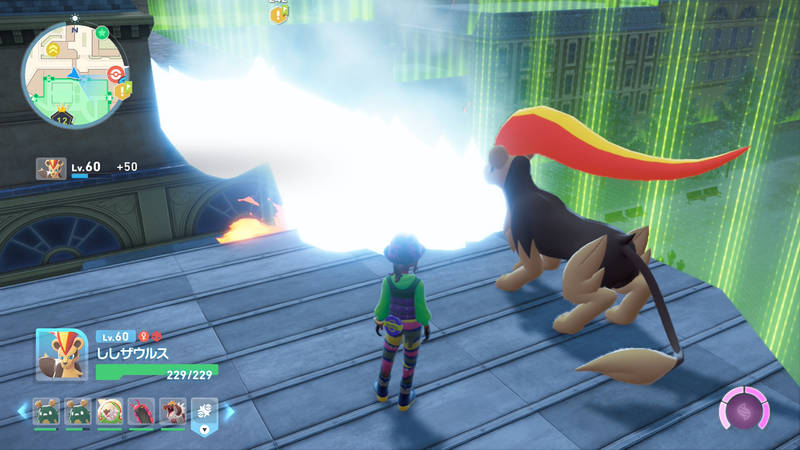Click the left arrow of the party bar
This screenshot has height=450, width=800.
pos(22,411)
